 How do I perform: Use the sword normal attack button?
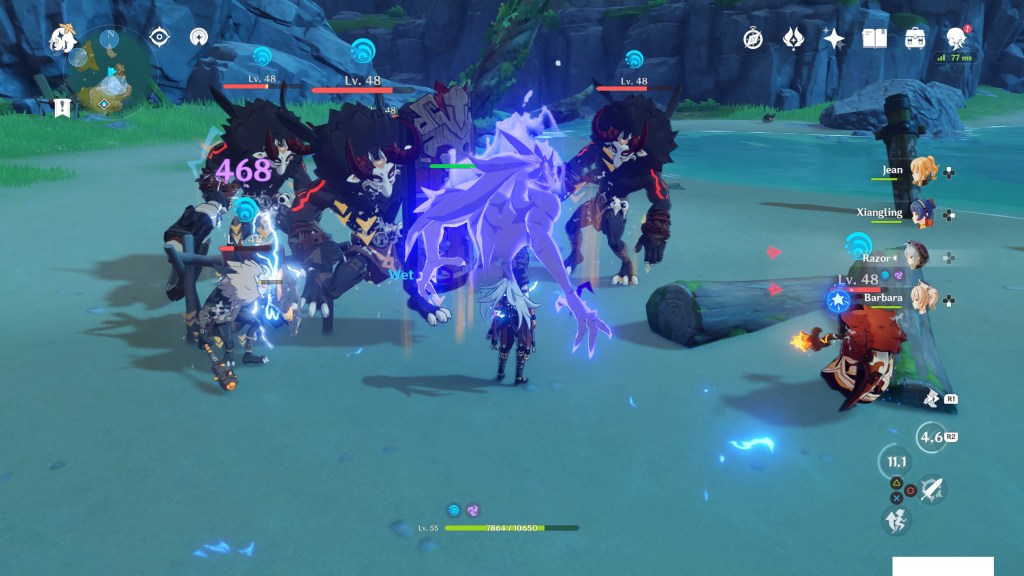tap(932, 488)
